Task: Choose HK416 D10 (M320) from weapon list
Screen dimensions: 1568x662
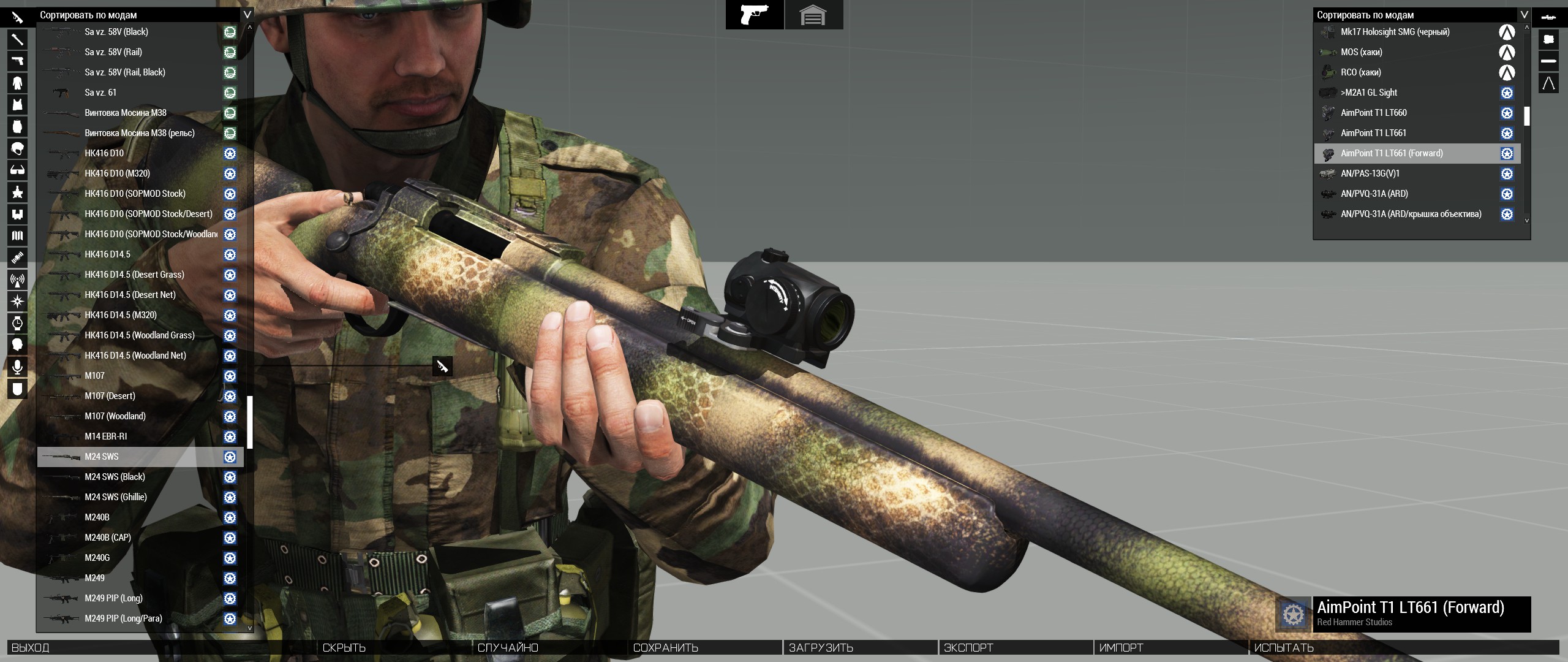Action: pyautogui.click(x=117, y=173)
